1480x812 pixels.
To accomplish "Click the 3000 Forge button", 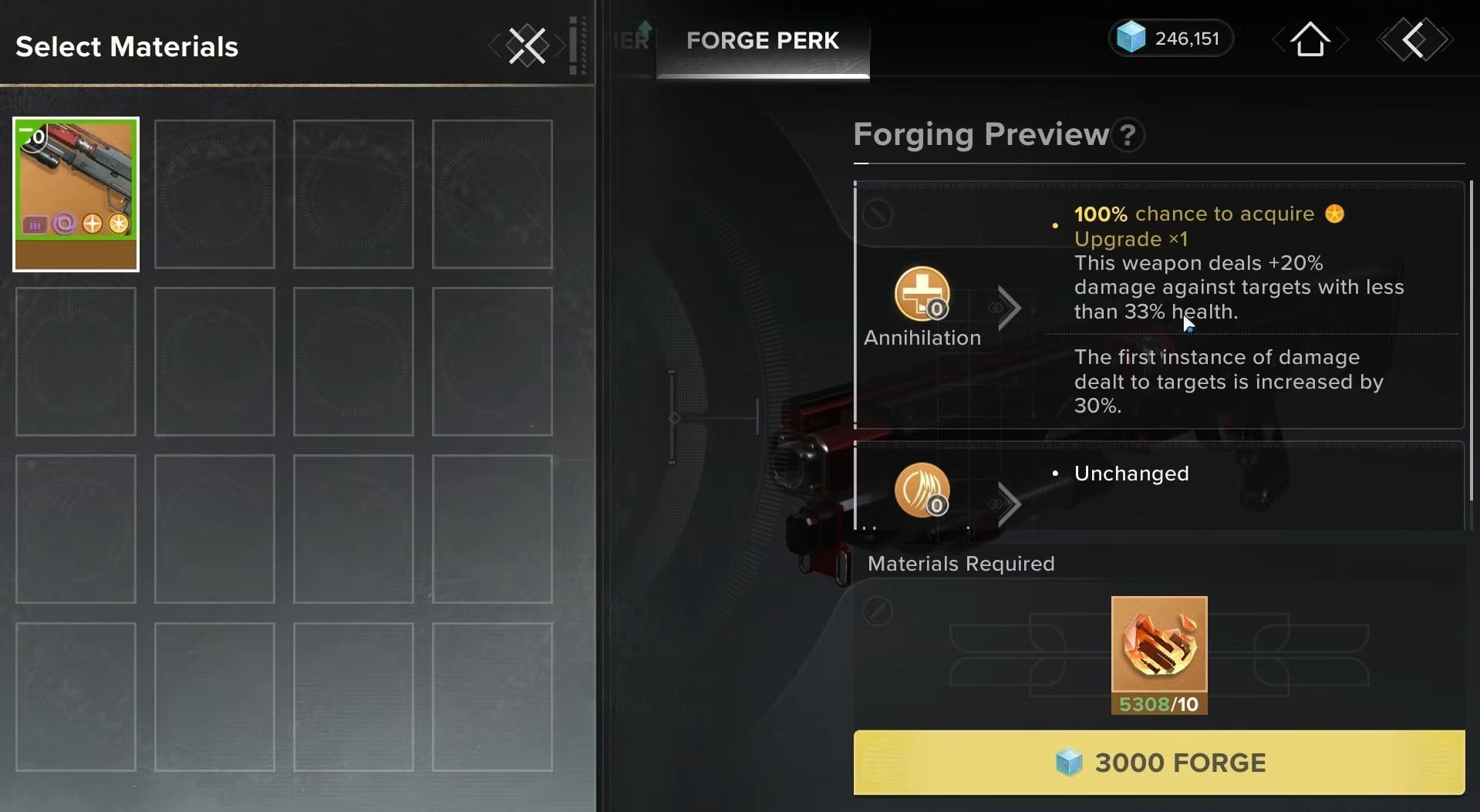I will click(1158, 762).
